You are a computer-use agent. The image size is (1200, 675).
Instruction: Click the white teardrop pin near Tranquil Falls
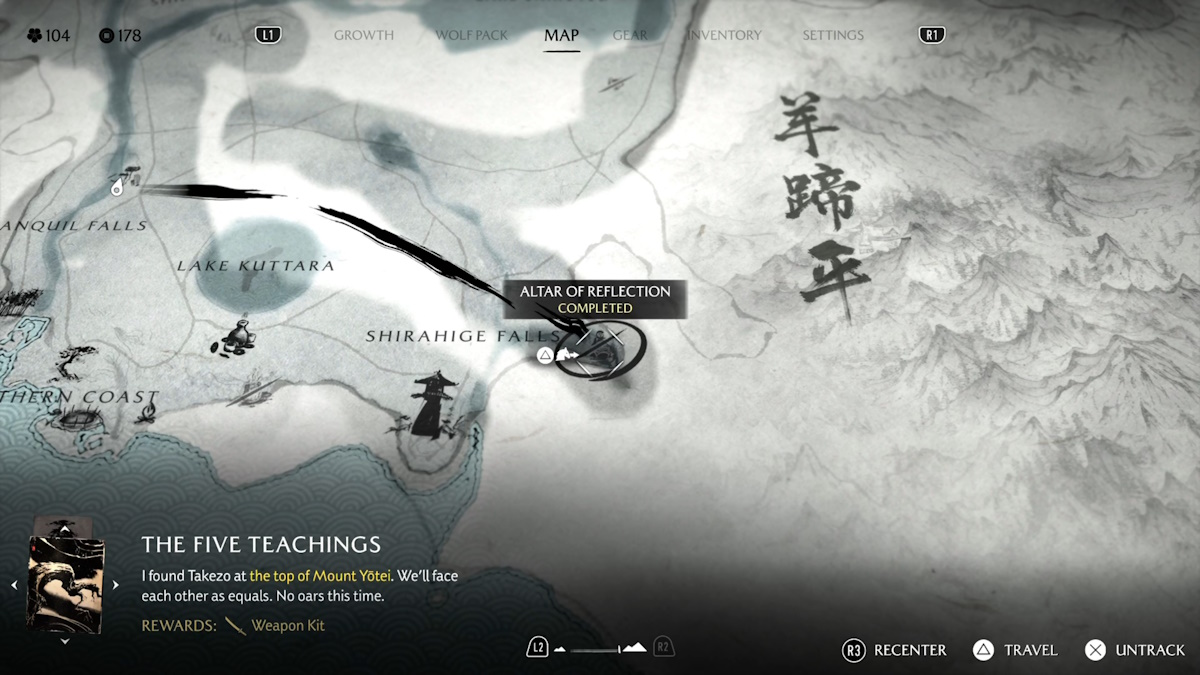point(118,186)
